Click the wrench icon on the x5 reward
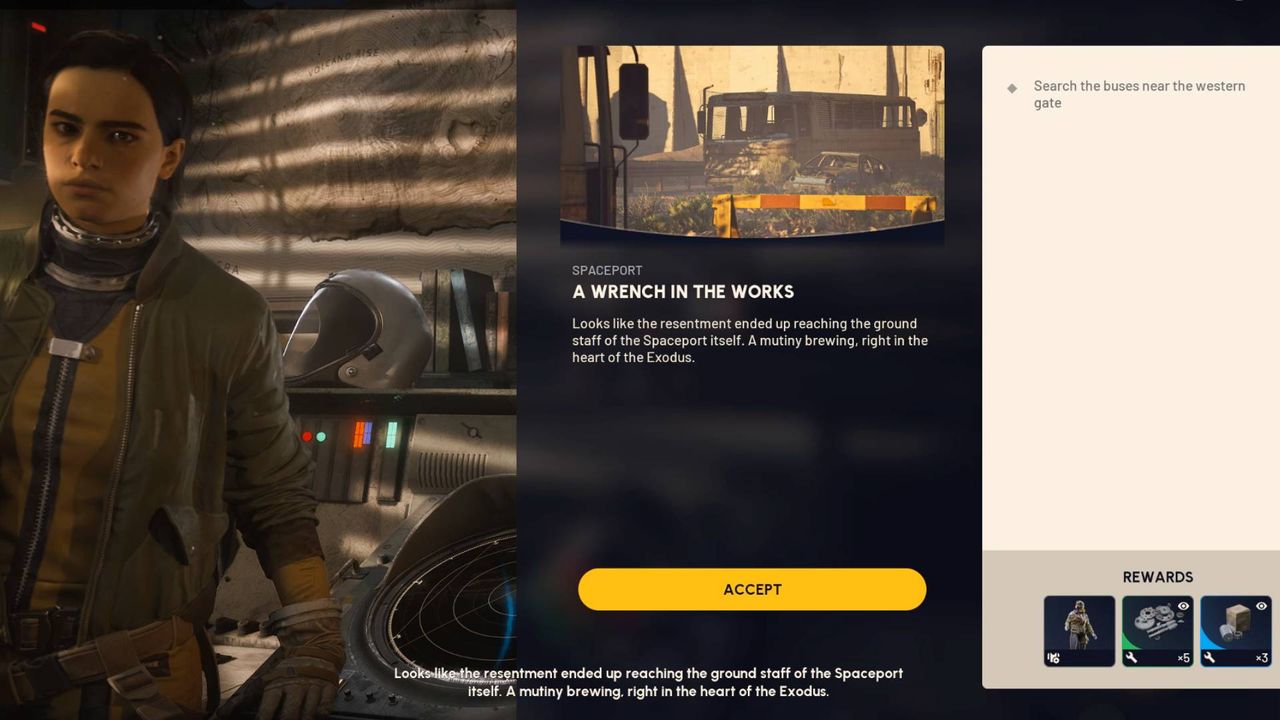Screen dimensions: 1280x720 pos(1130,657)
